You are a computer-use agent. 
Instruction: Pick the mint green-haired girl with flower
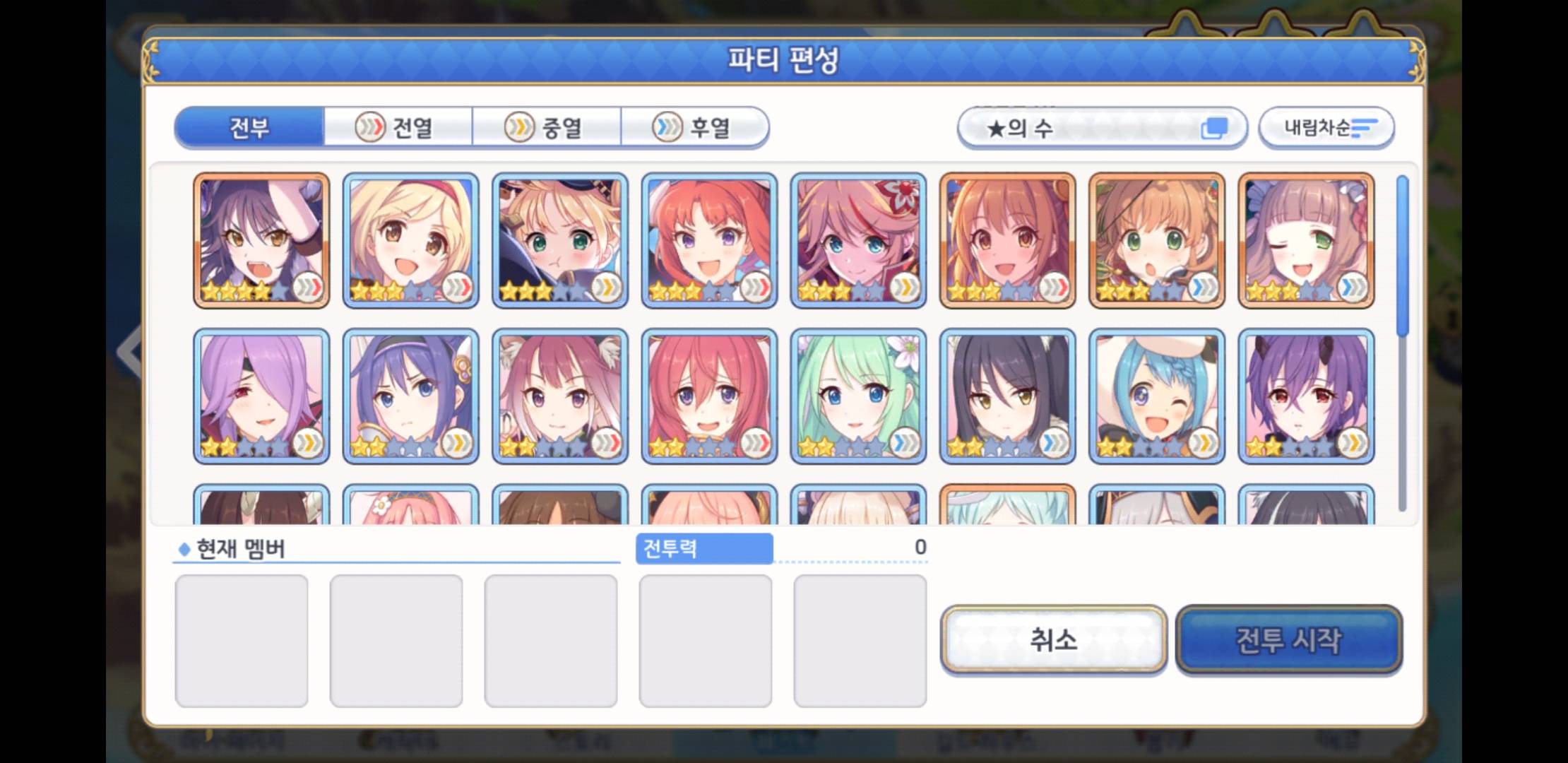tap(858, 396)
